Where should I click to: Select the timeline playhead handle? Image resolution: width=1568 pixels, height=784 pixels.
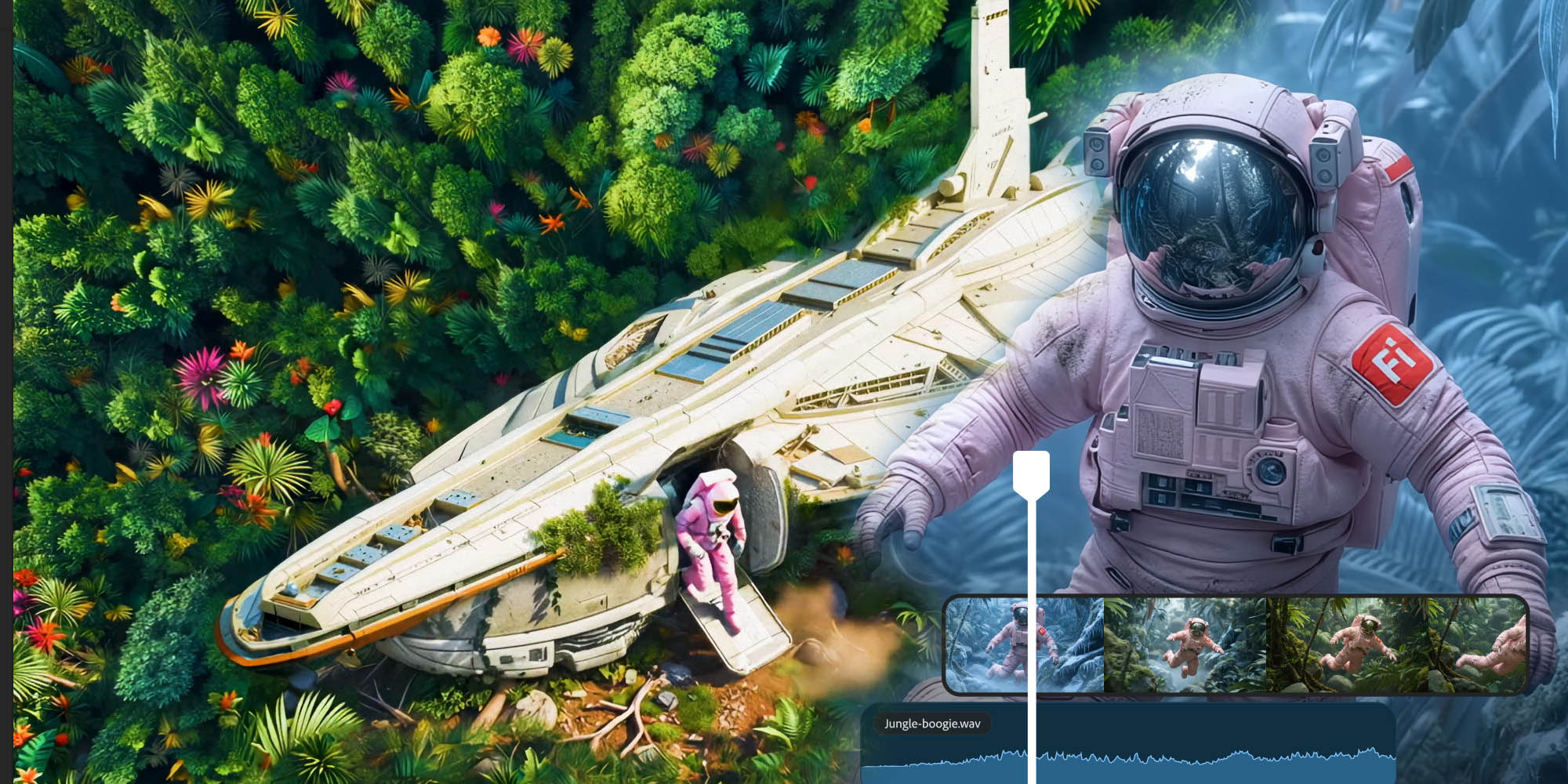tap(1031, 474)
